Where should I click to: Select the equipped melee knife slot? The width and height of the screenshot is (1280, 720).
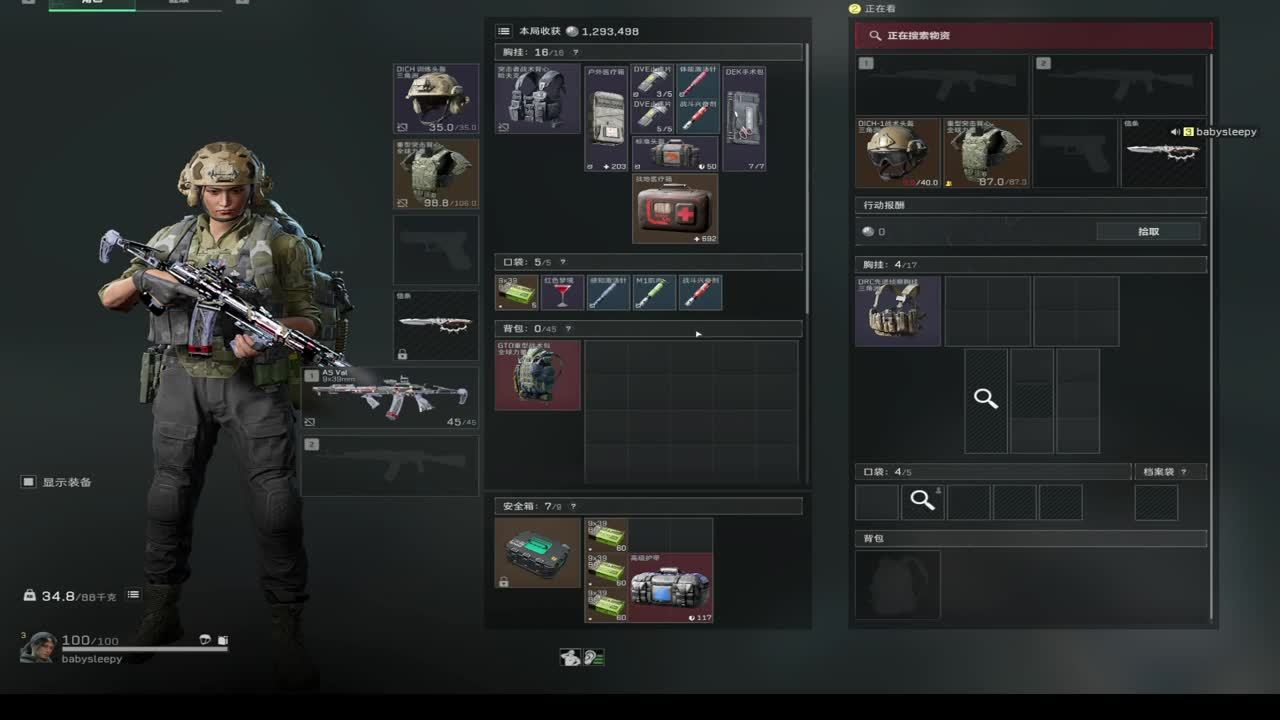pos(436,325)
